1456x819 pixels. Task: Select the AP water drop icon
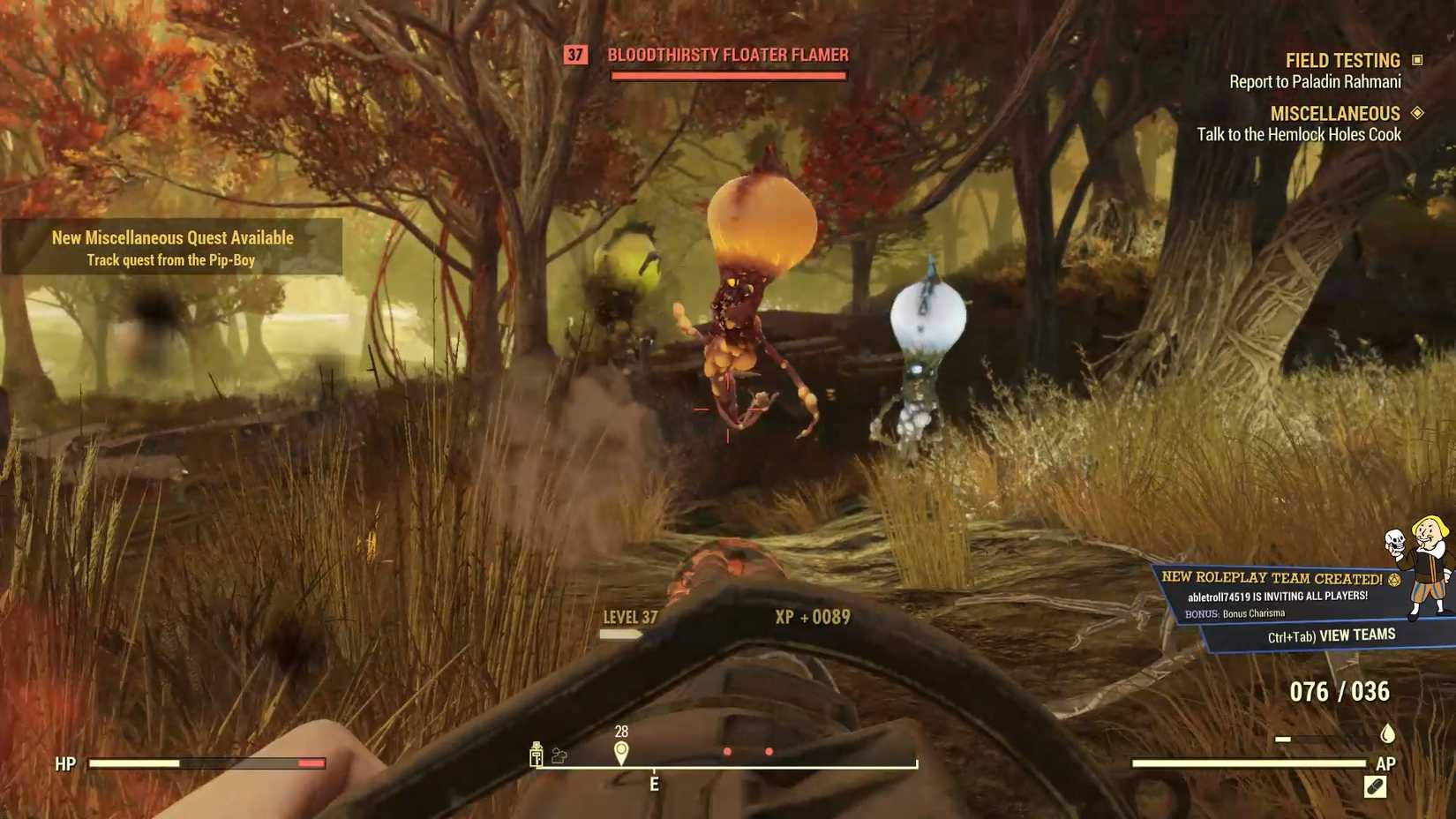click(x=1385, y=733)
